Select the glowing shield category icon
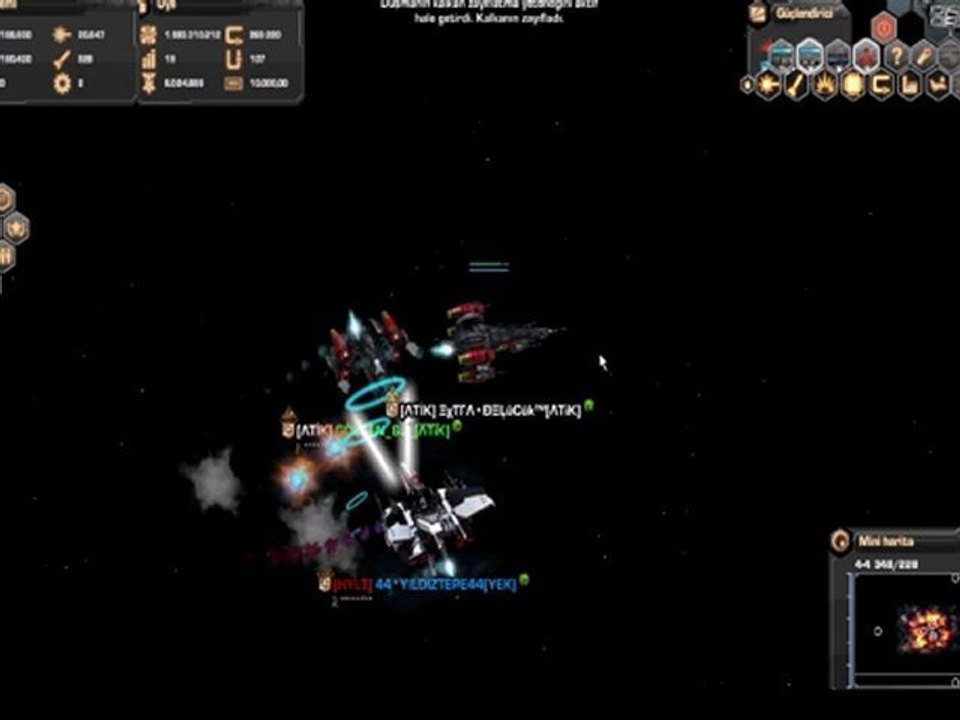Screen dimensions: 960x720 (853, 85)
